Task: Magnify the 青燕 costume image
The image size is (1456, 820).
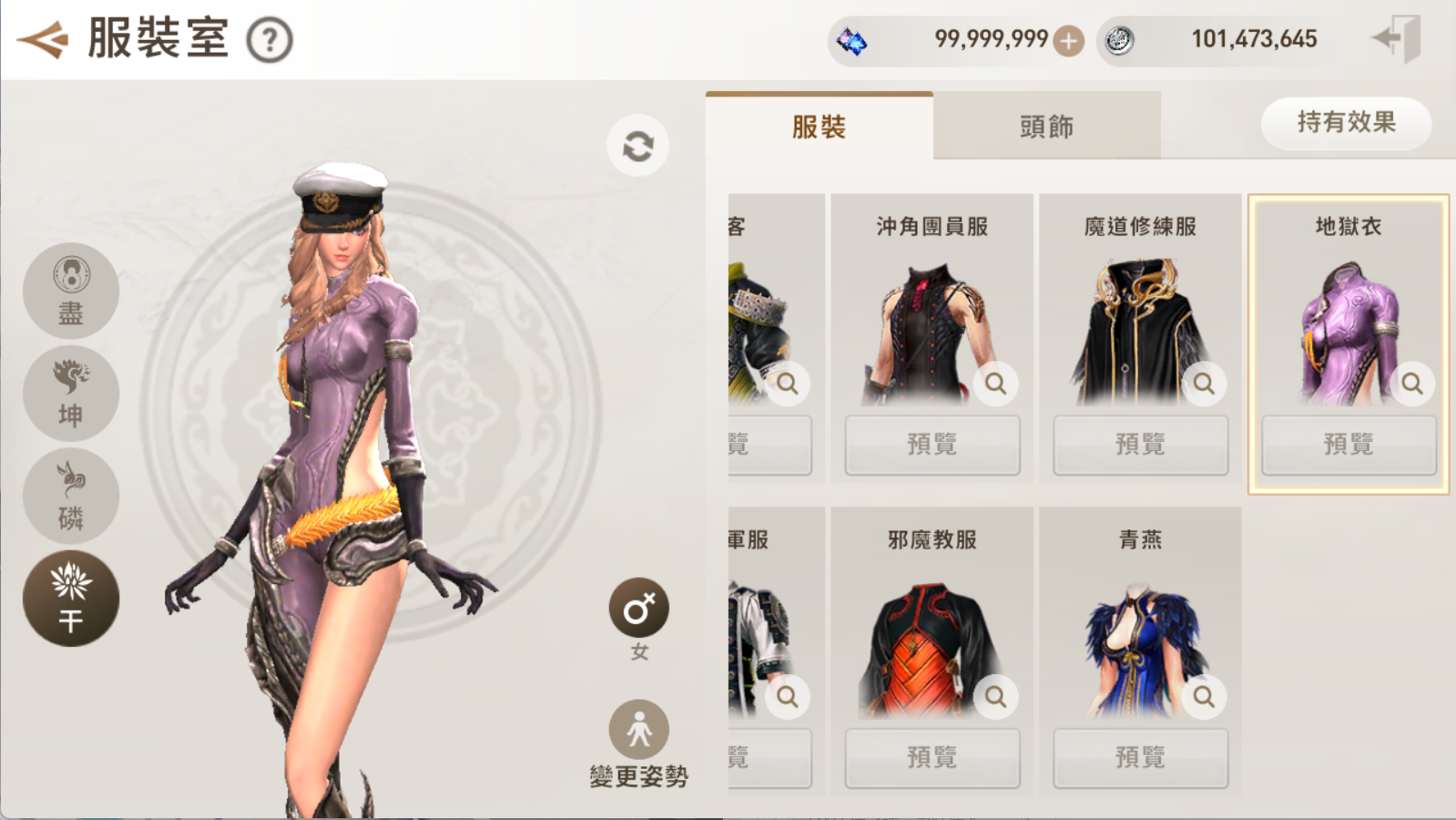Action: click(1204, 697)
